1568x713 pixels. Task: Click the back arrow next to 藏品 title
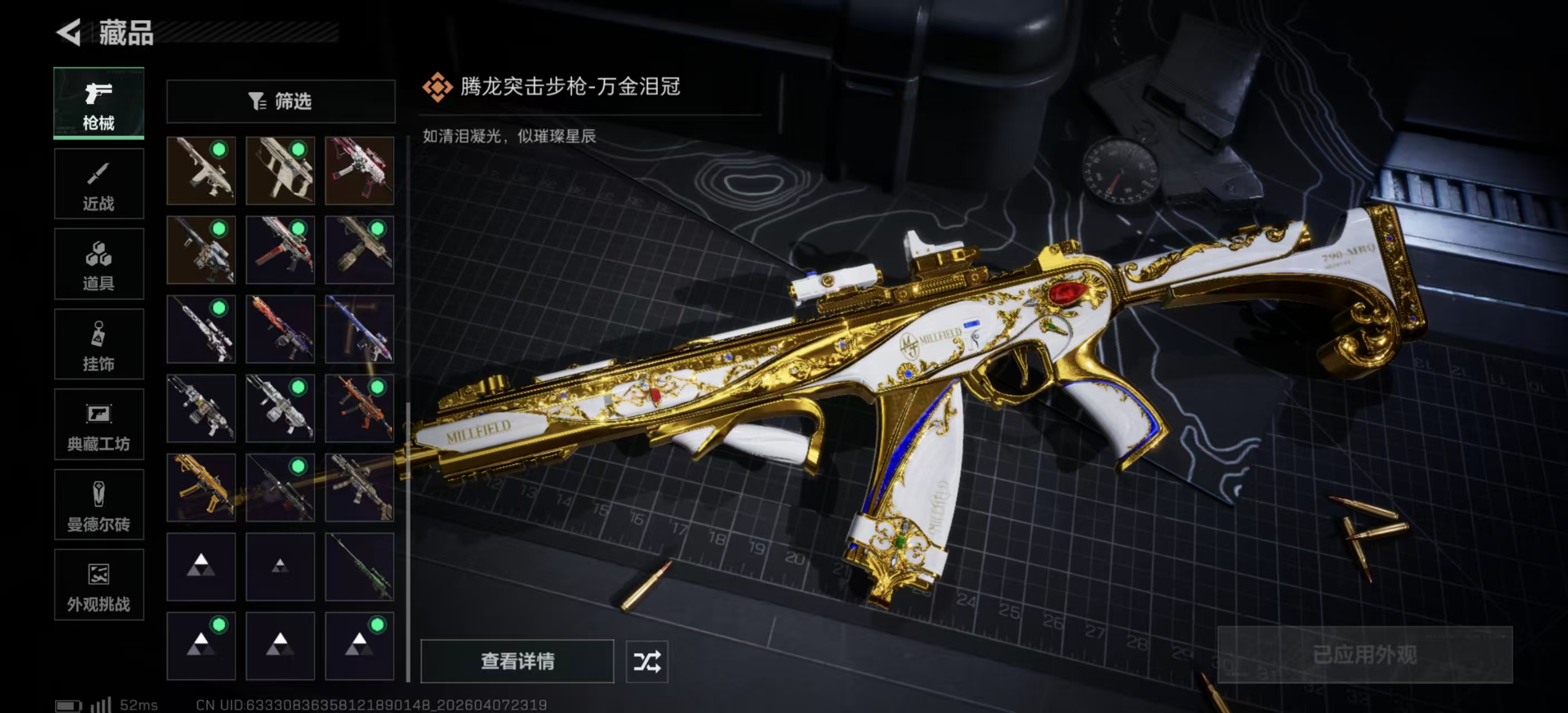(69, 33)
